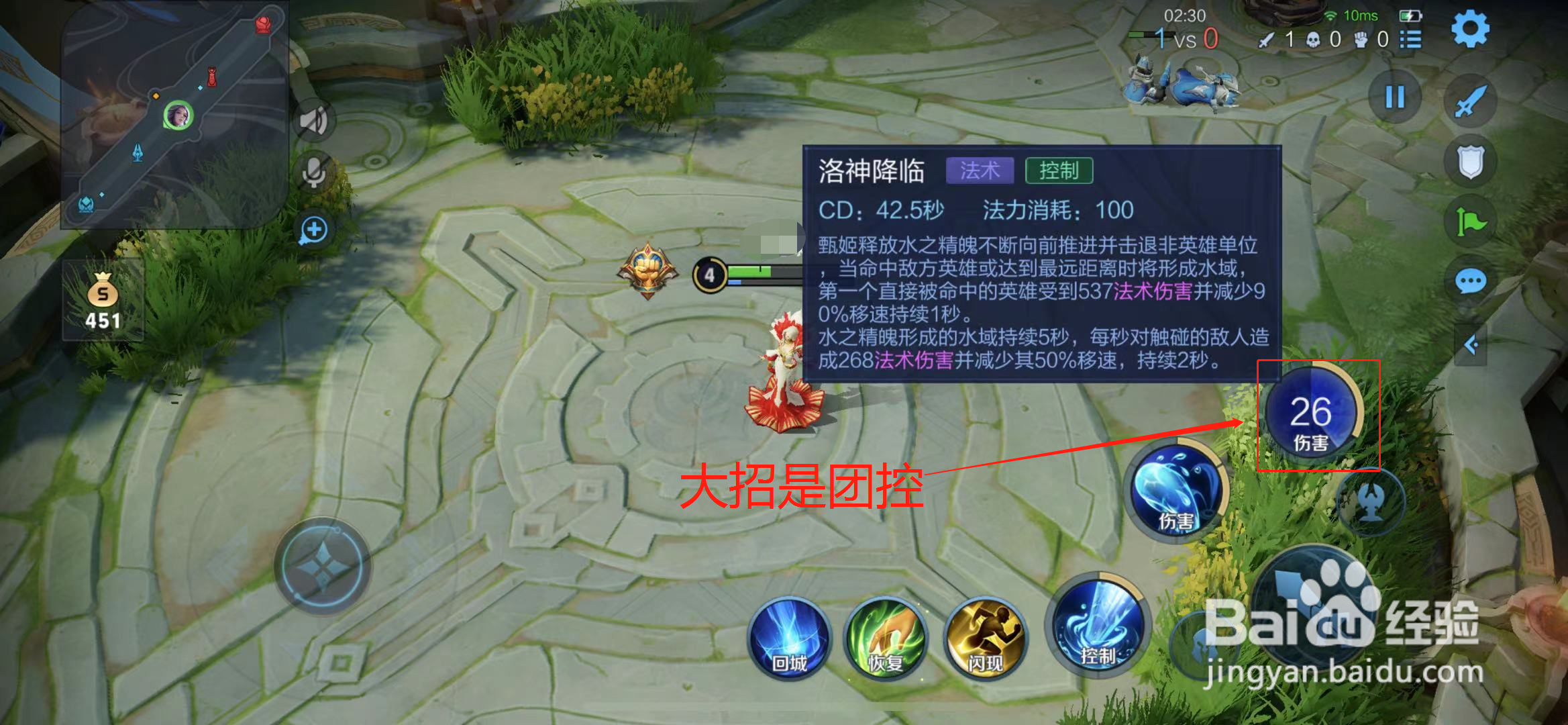Pause the match with the pause button
1568x725 pixels.
click(1395, 97)
